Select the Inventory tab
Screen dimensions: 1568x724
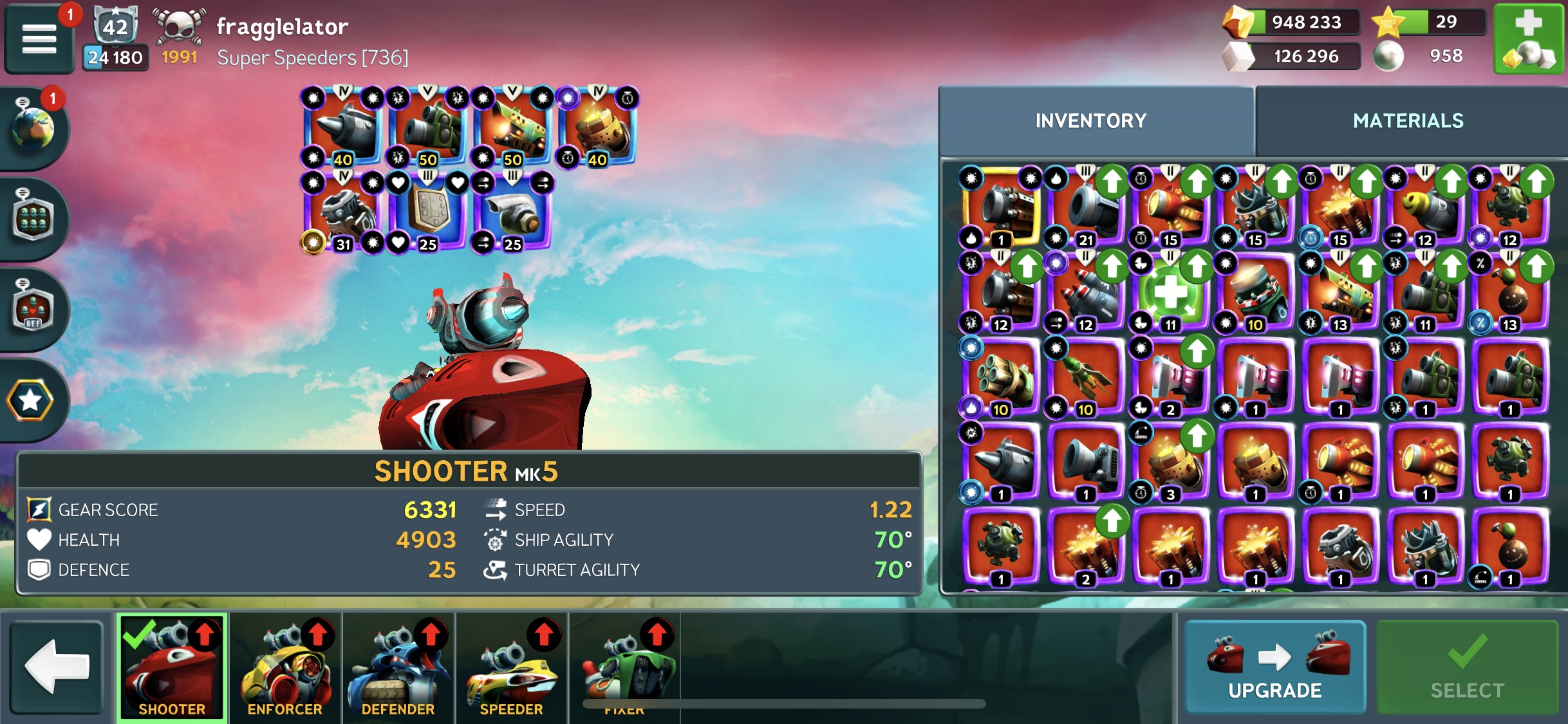[x=1091, y=121]
